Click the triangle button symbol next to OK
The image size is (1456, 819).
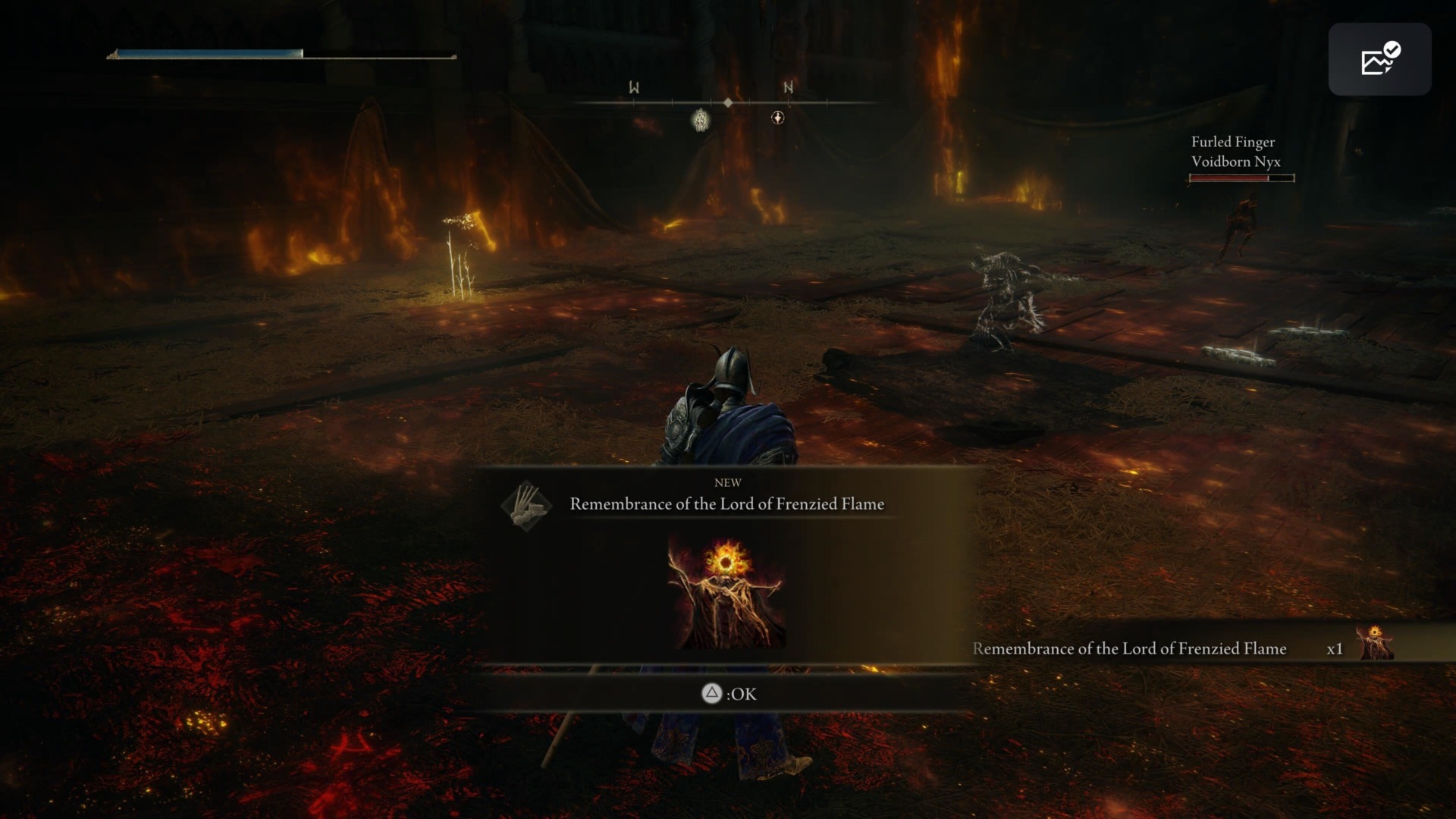coord(711,694)
